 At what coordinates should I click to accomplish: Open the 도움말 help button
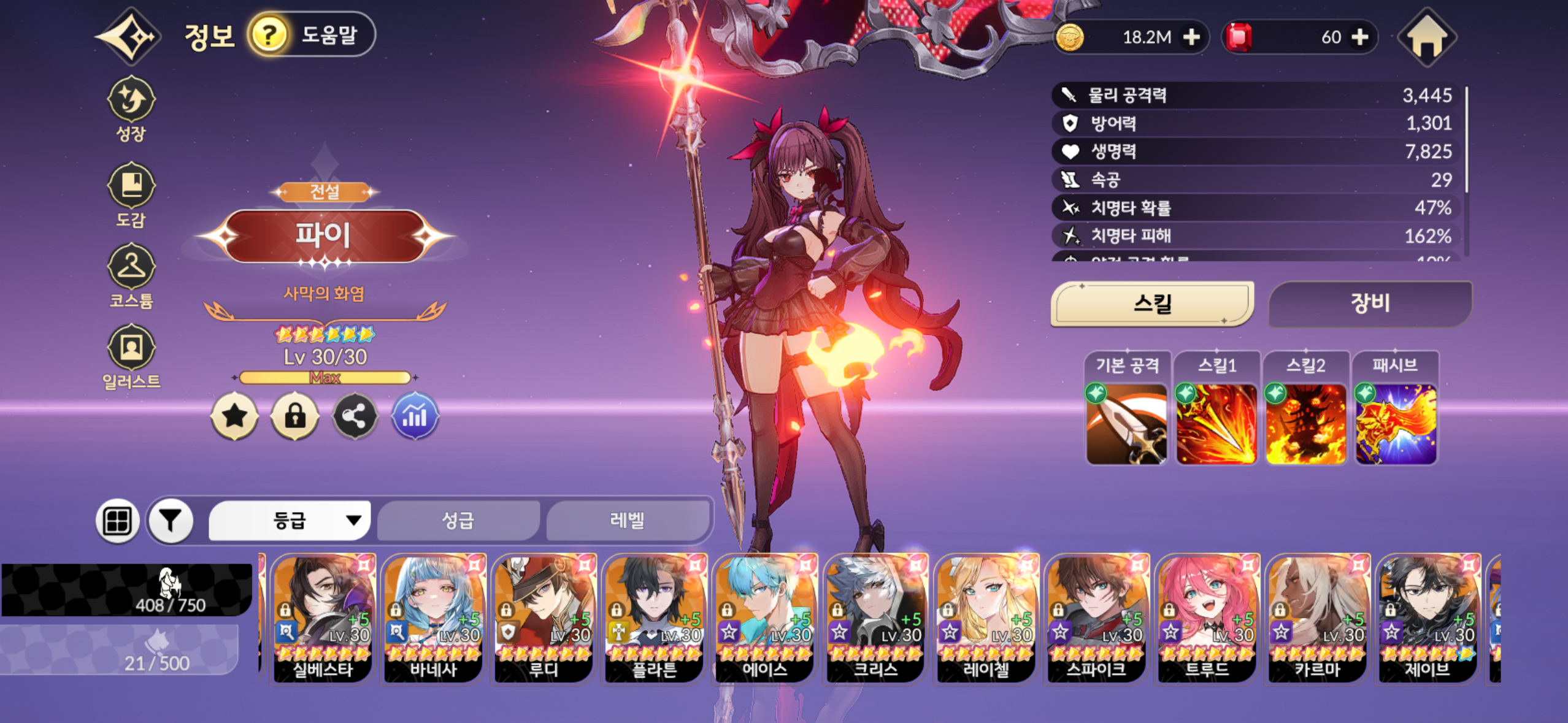[312, 34]
